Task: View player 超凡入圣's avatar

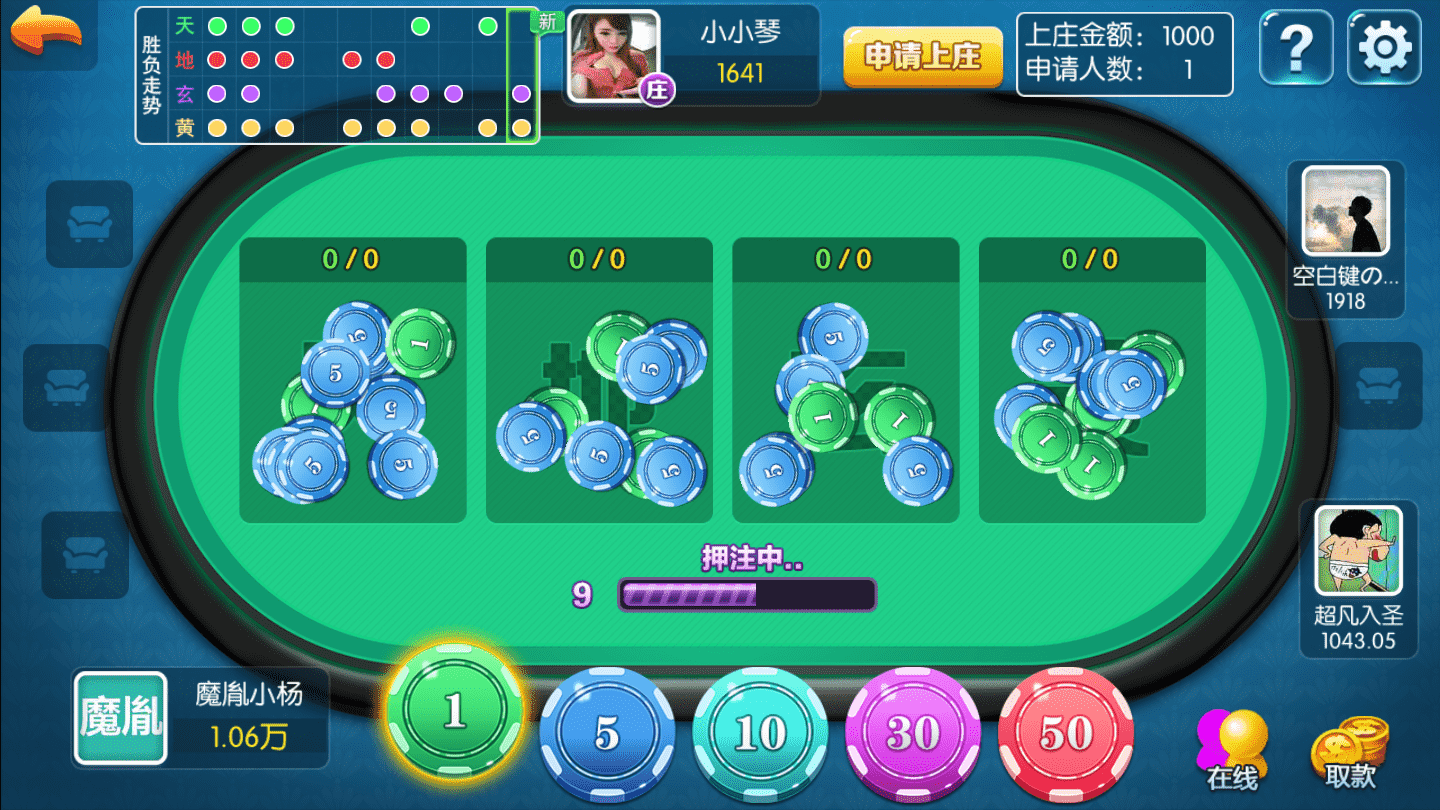Action: click(1357, 551)
